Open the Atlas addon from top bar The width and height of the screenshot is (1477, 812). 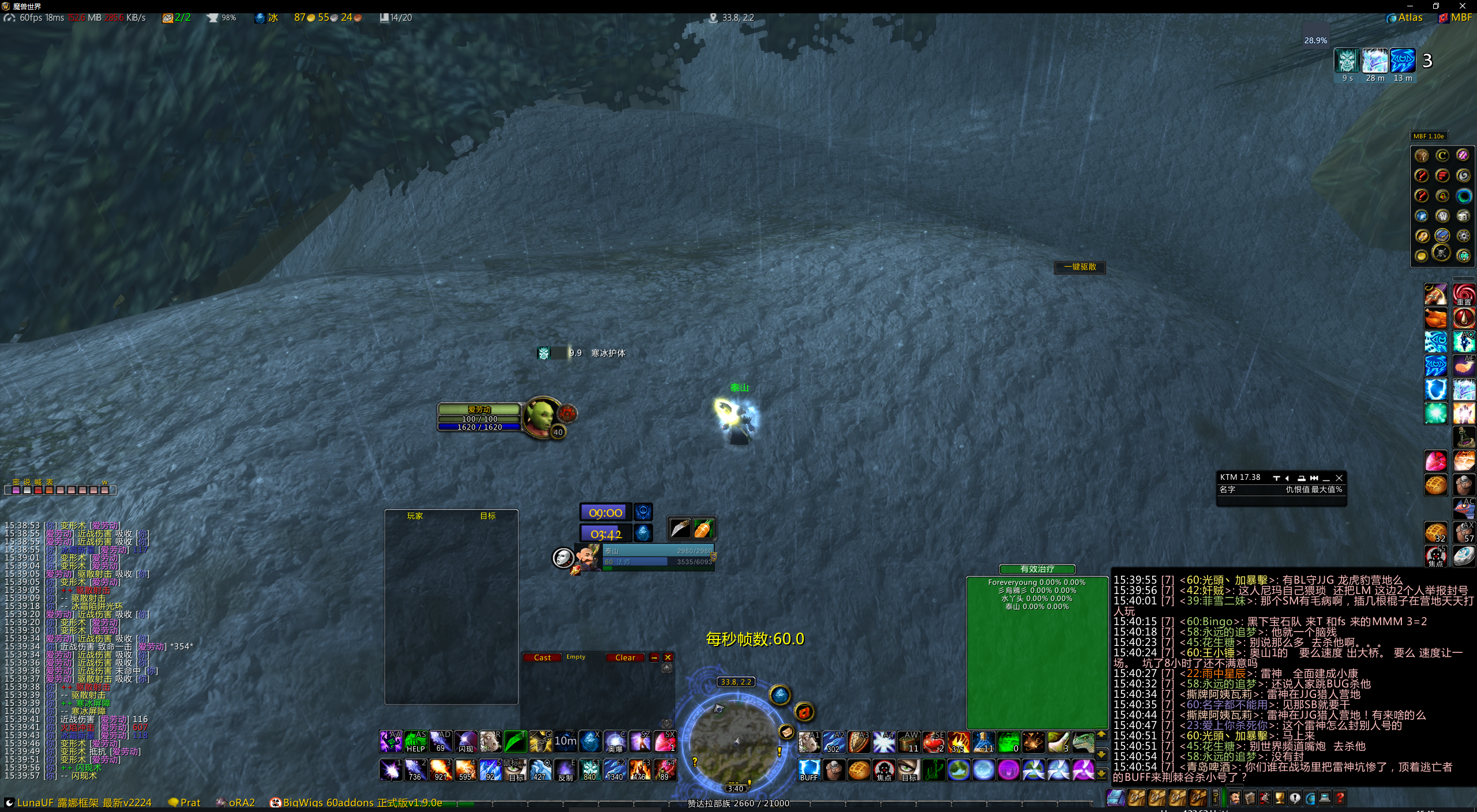[x=1405, y=17]
